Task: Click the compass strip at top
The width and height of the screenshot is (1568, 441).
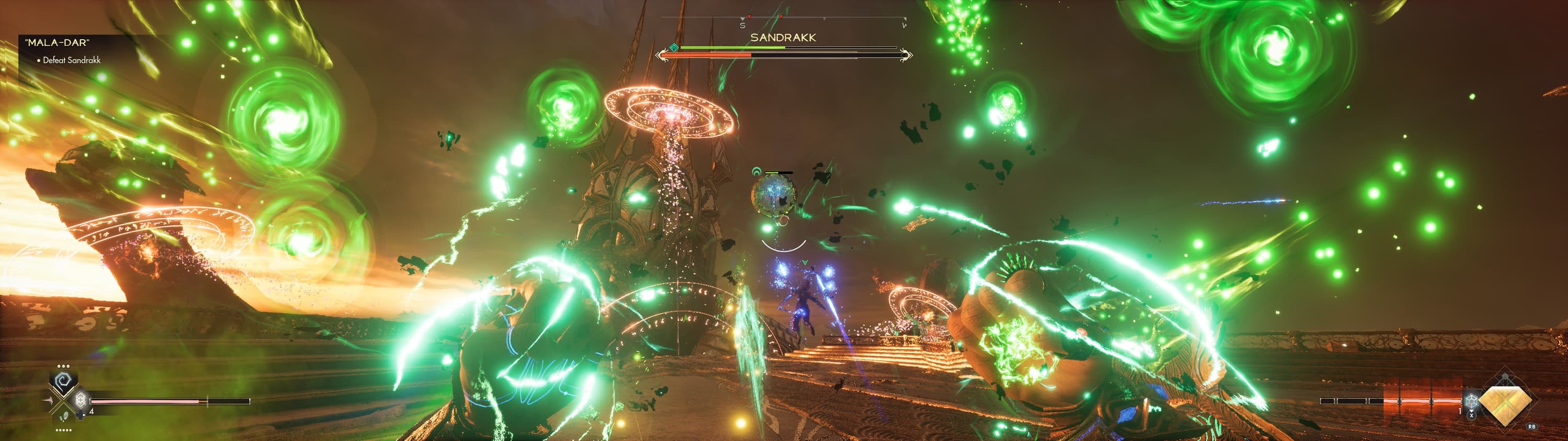Action: [x=783, y=19]
